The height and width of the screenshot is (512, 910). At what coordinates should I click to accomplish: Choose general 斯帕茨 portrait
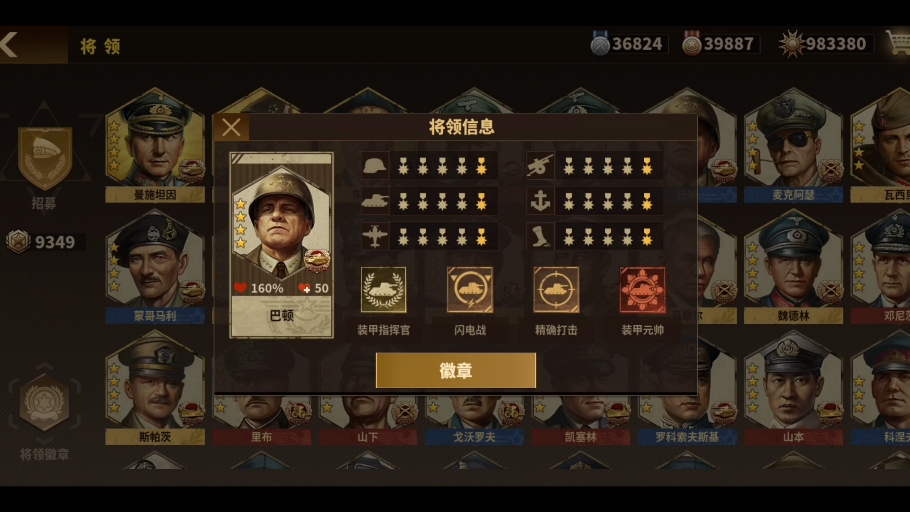point(155,385)
